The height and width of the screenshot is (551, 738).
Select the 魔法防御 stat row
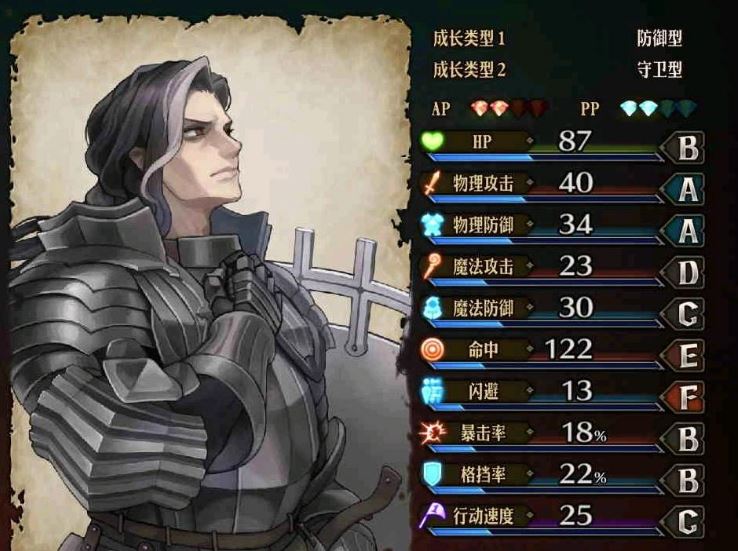[x=560, y=308]
